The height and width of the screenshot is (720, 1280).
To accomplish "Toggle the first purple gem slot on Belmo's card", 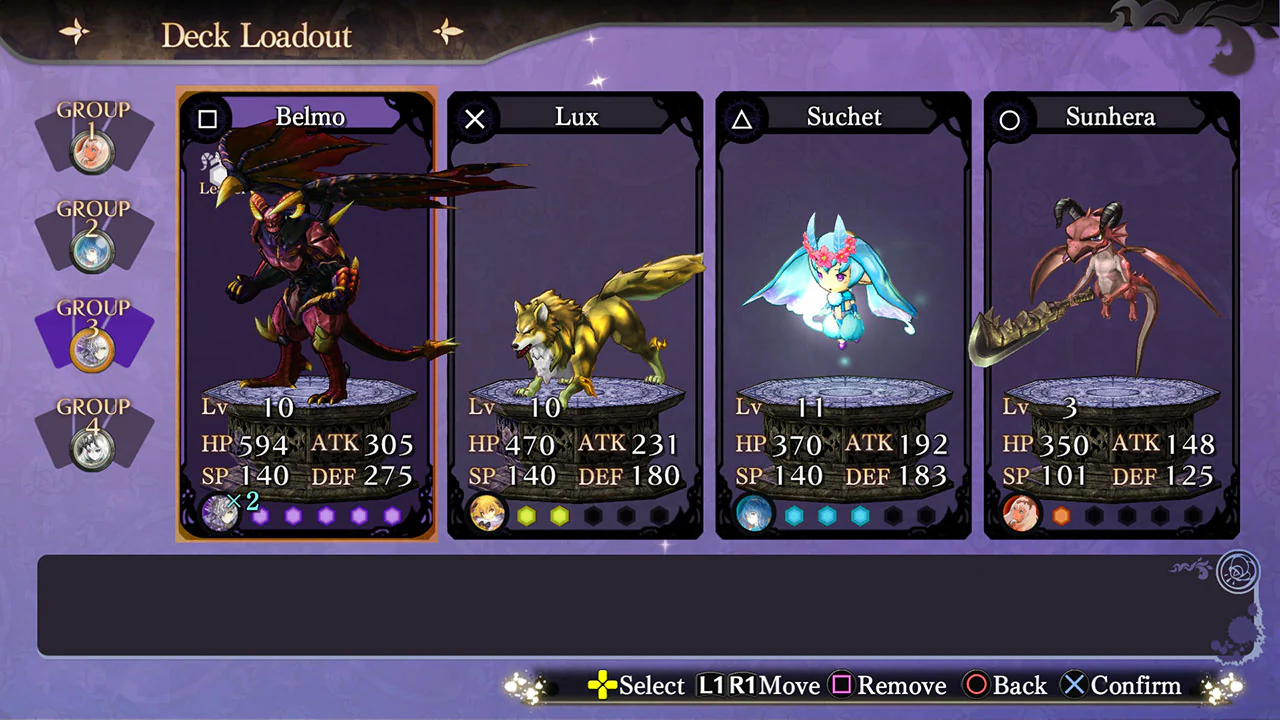I will (260, 515).
